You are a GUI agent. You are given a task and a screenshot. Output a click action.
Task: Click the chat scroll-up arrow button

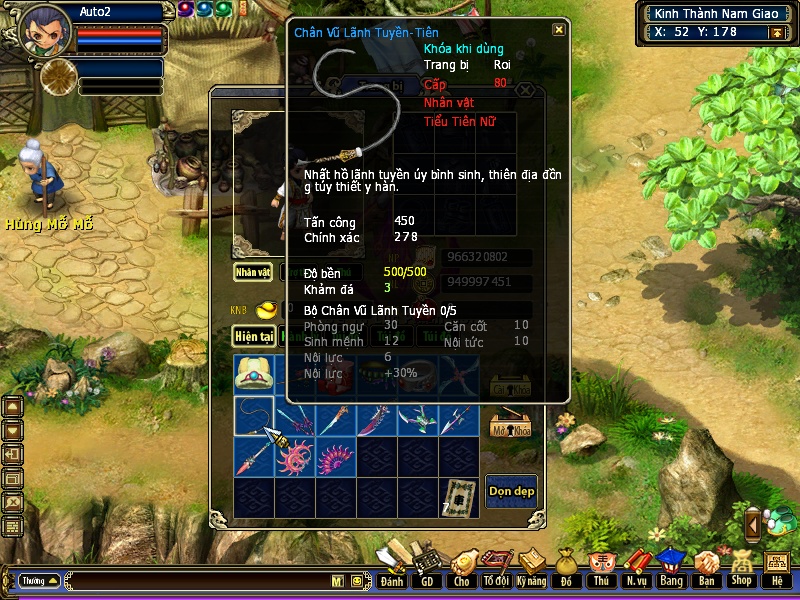pos(13,406)
